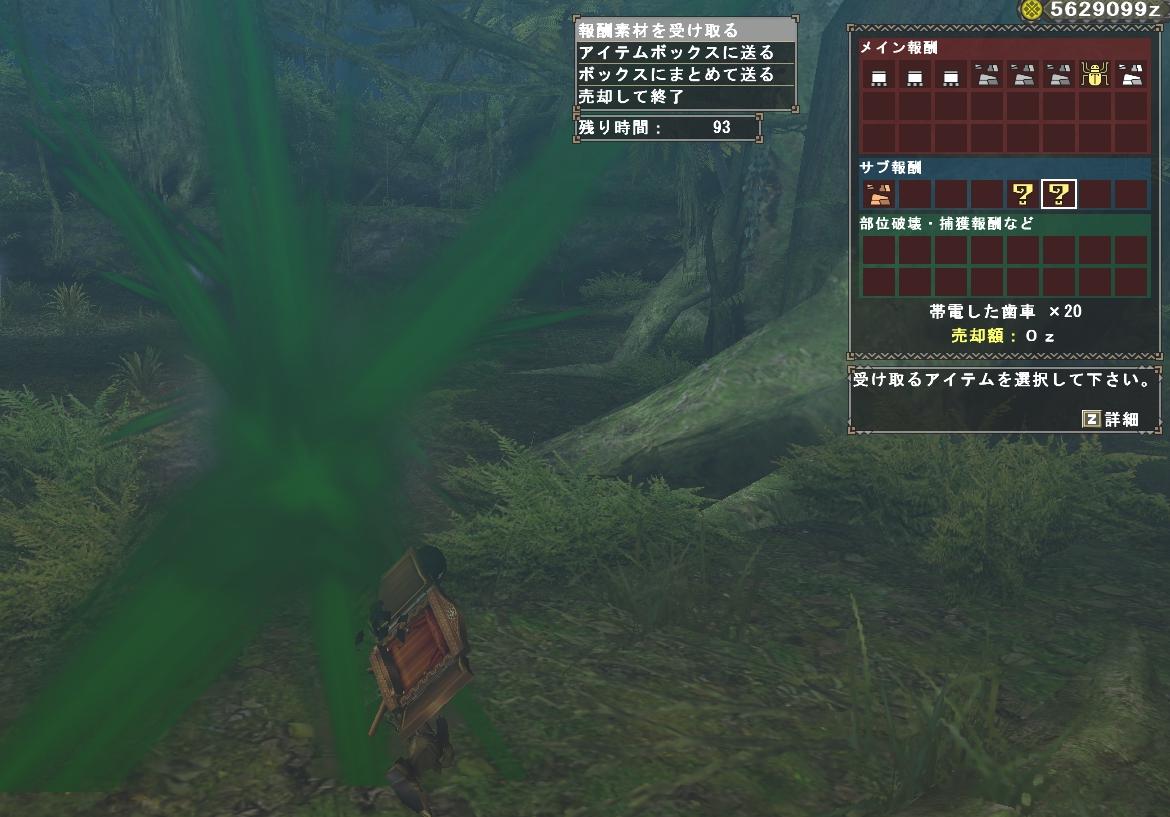The image size is (1170, 817).
Task: Choose 報酬素材を受け取る menu entry
Action: coord(686,30)
